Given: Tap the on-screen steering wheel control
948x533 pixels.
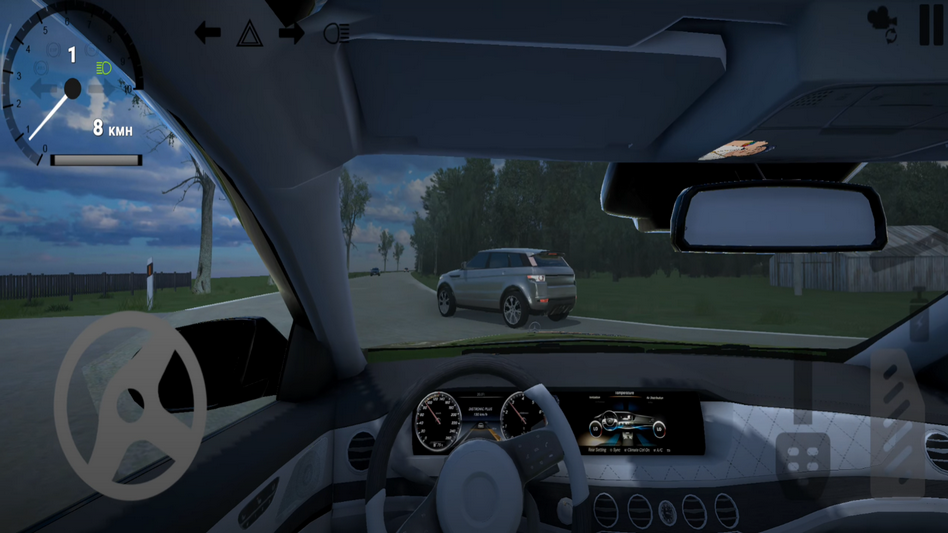Looking at the screenshot, I should click(x=130, y=405).
